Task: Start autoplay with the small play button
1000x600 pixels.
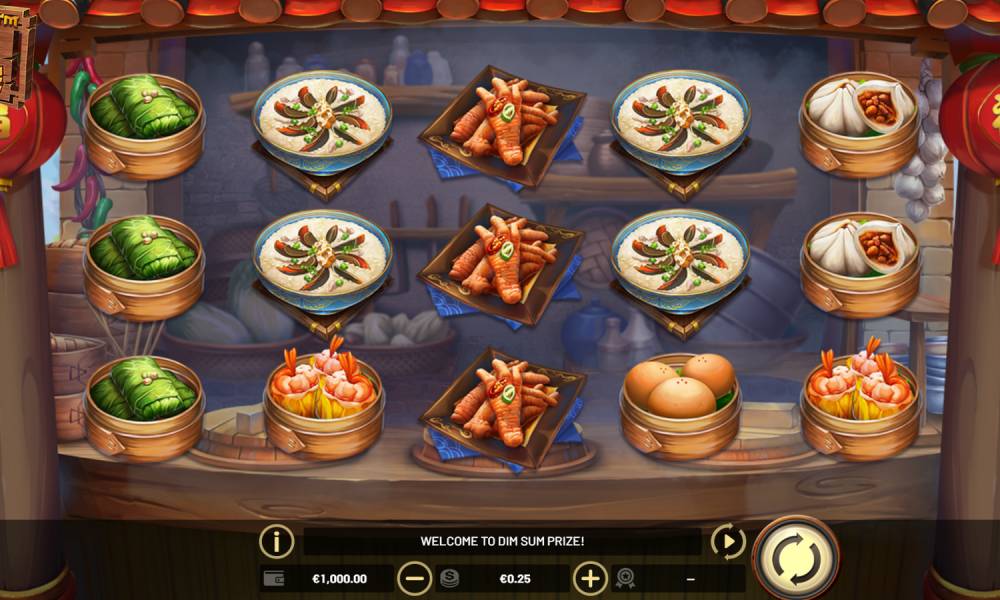Action: point(728,542)
